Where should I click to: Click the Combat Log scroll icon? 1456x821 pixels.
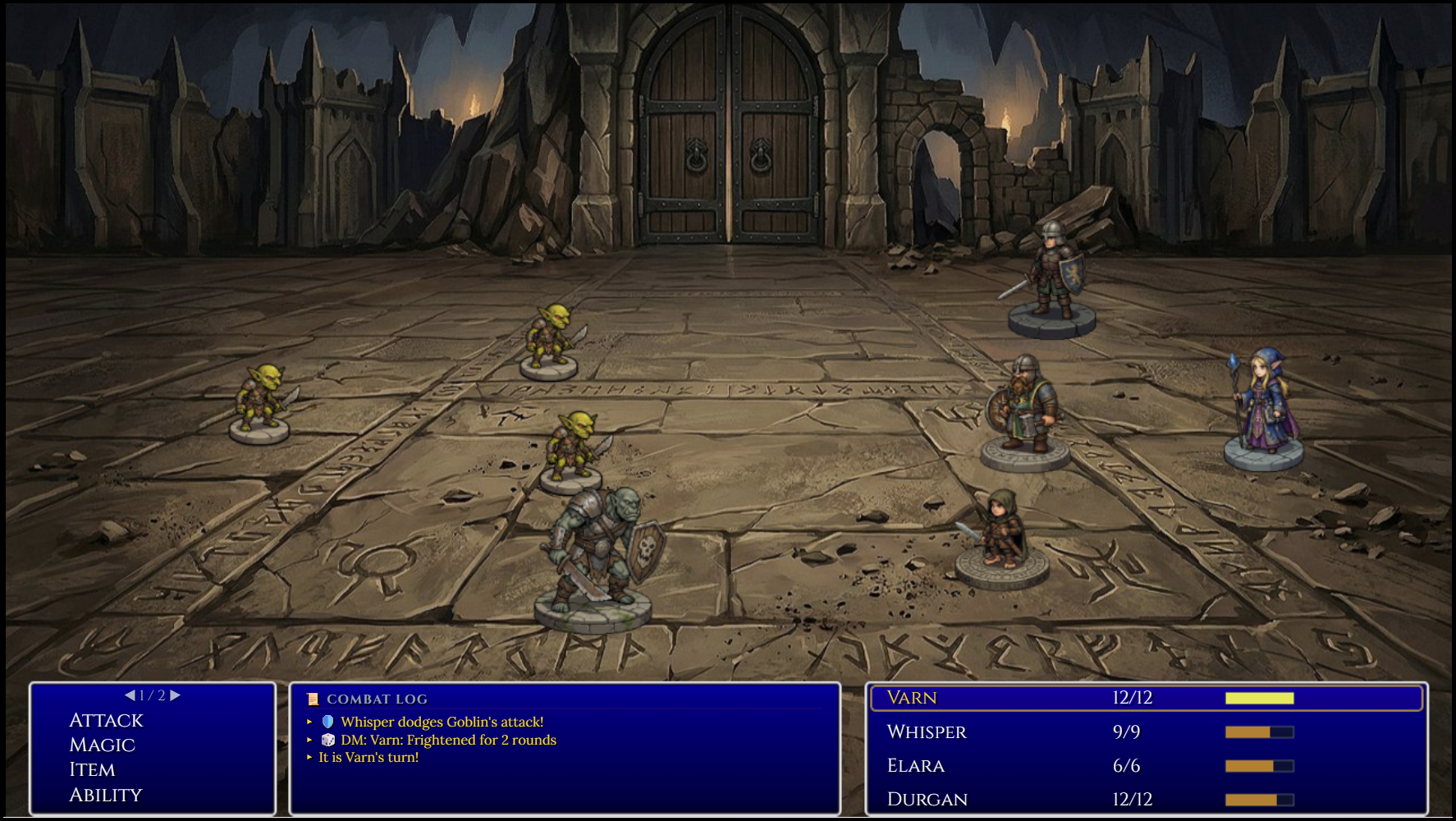coord(313,699)
